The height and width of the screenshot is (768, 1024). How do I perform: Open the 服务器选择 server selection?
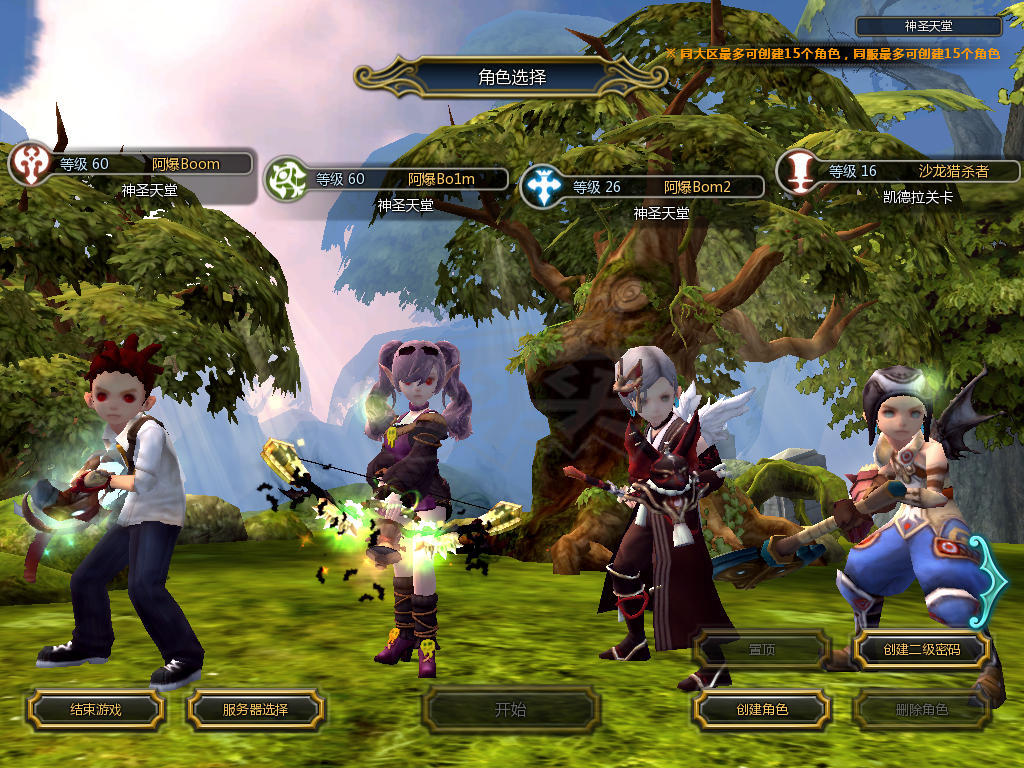click(255, 709)
